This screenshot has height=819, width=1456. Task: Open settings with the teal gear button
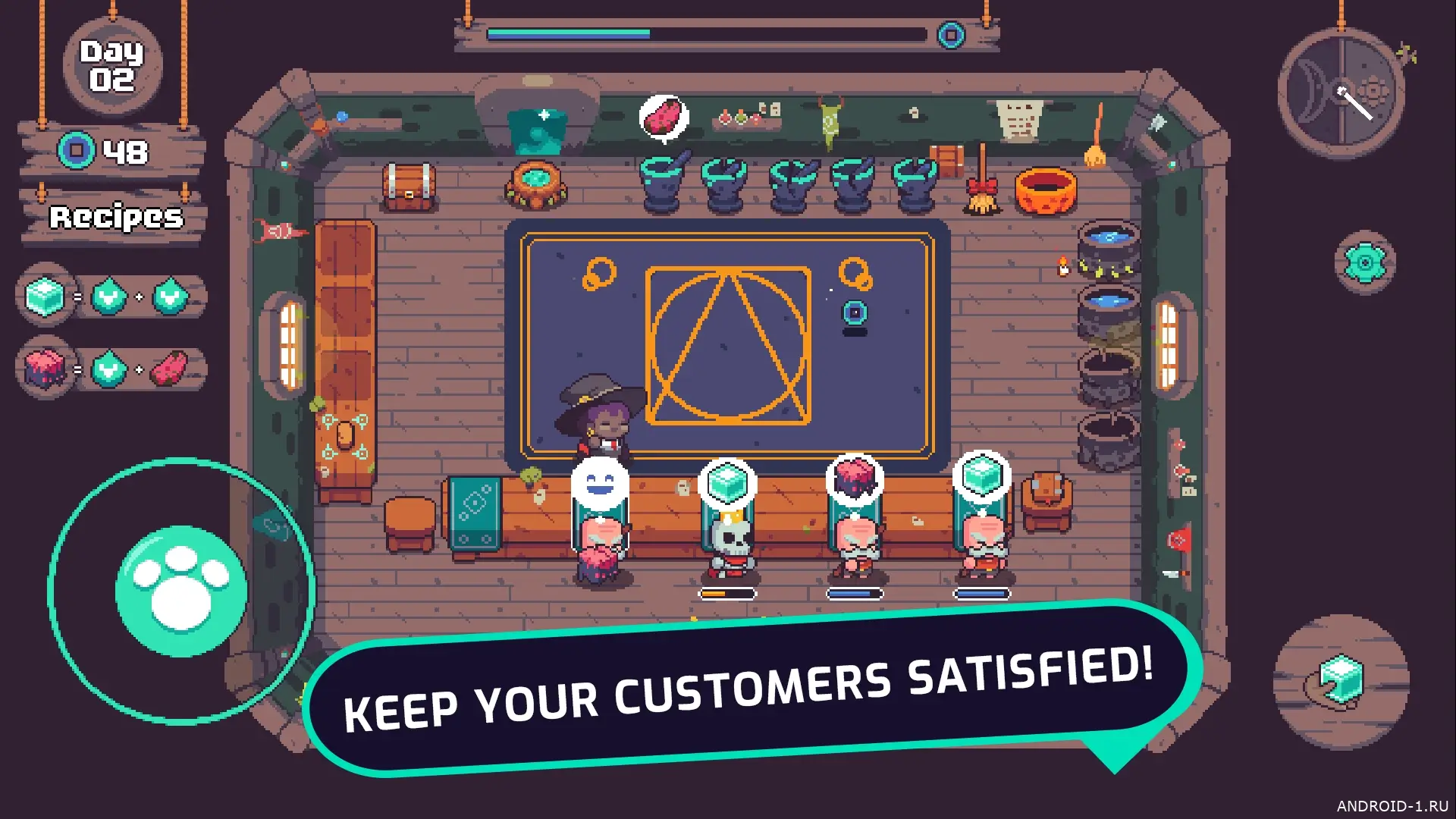pos(1364,262)
